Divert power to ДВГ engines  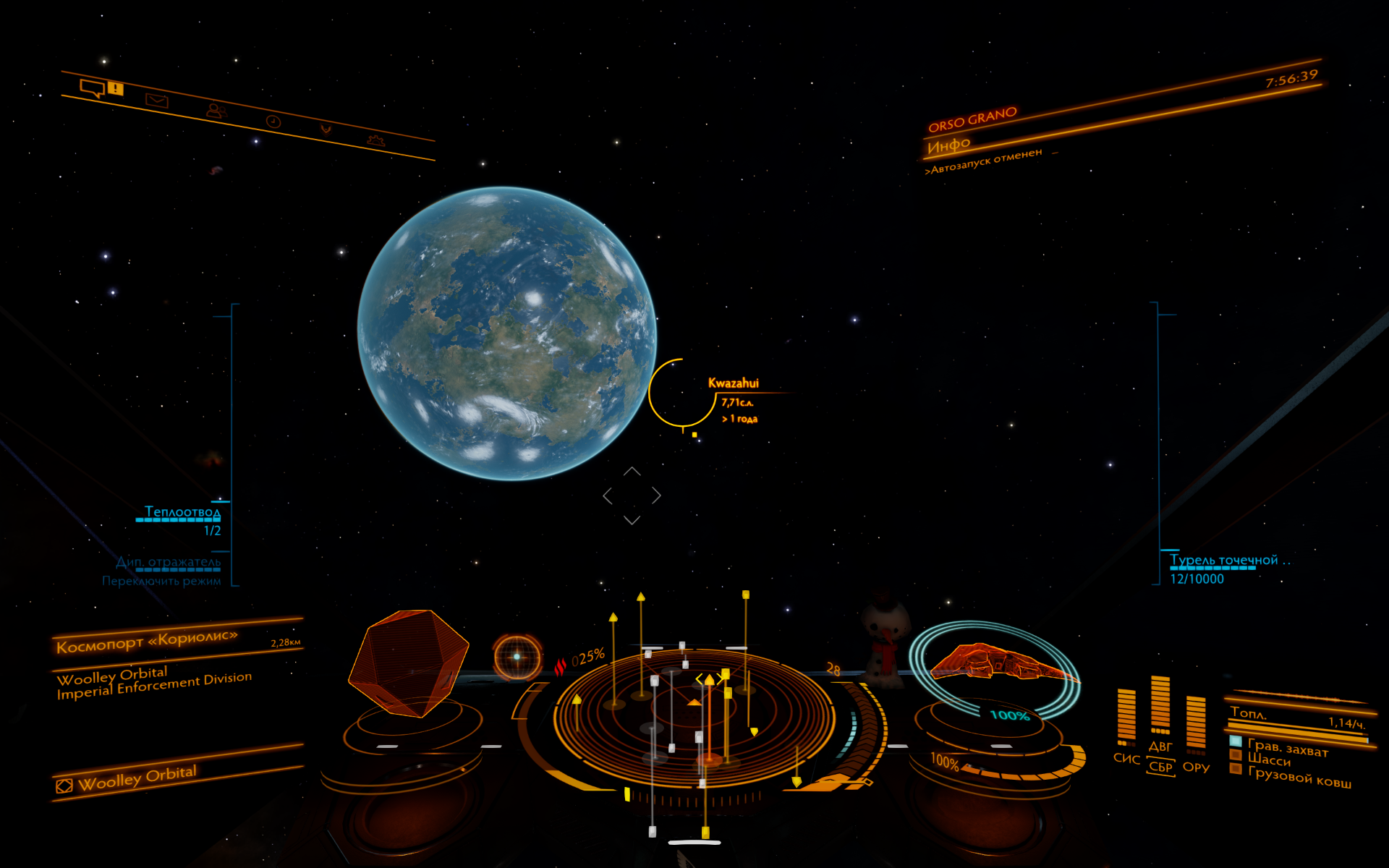[x=1160, y=746]
